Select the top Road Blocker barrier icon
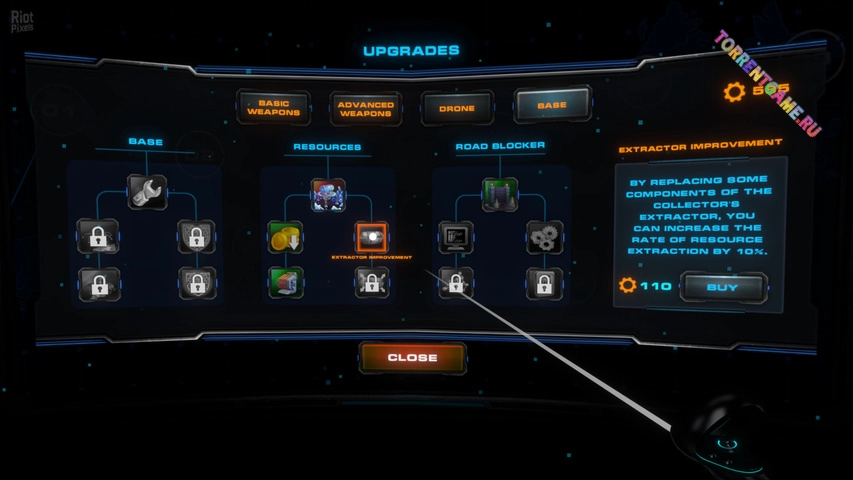The width and height of the screenshot is (853, 480). [x=499, y=193]
